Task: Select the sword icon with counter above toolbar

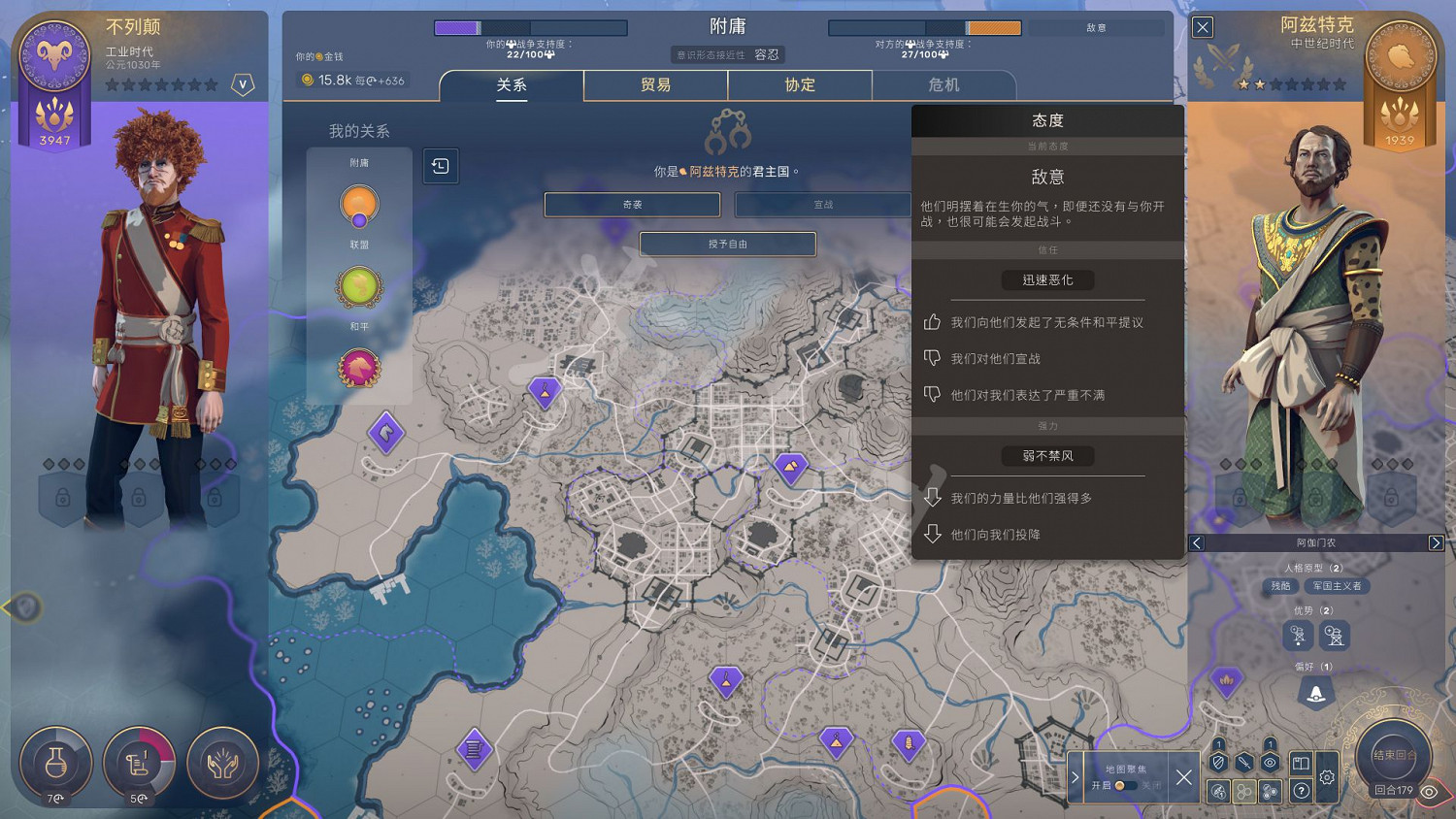Action: click(x=1243, y=762)
